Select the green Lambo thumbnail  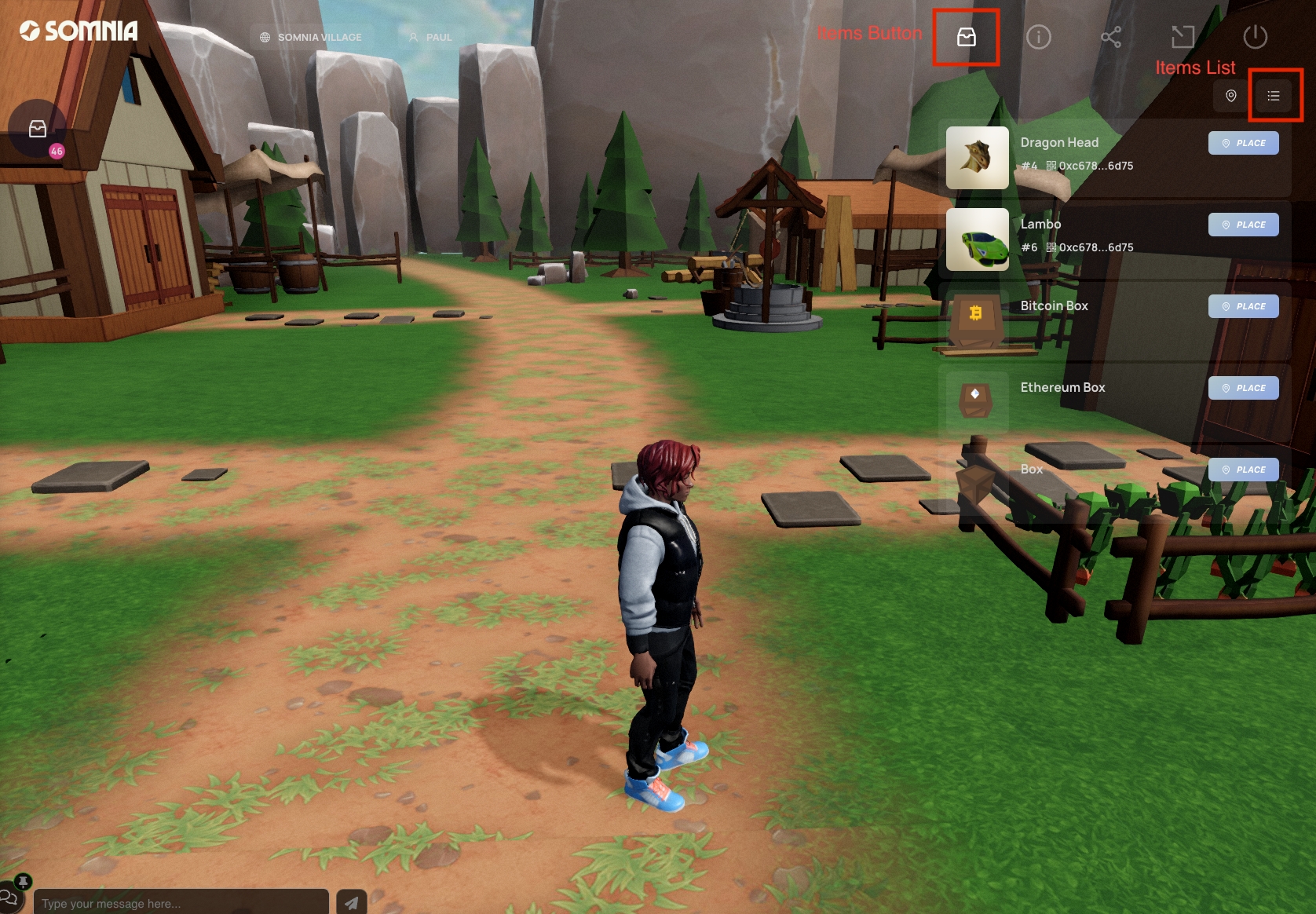point(977,239)
